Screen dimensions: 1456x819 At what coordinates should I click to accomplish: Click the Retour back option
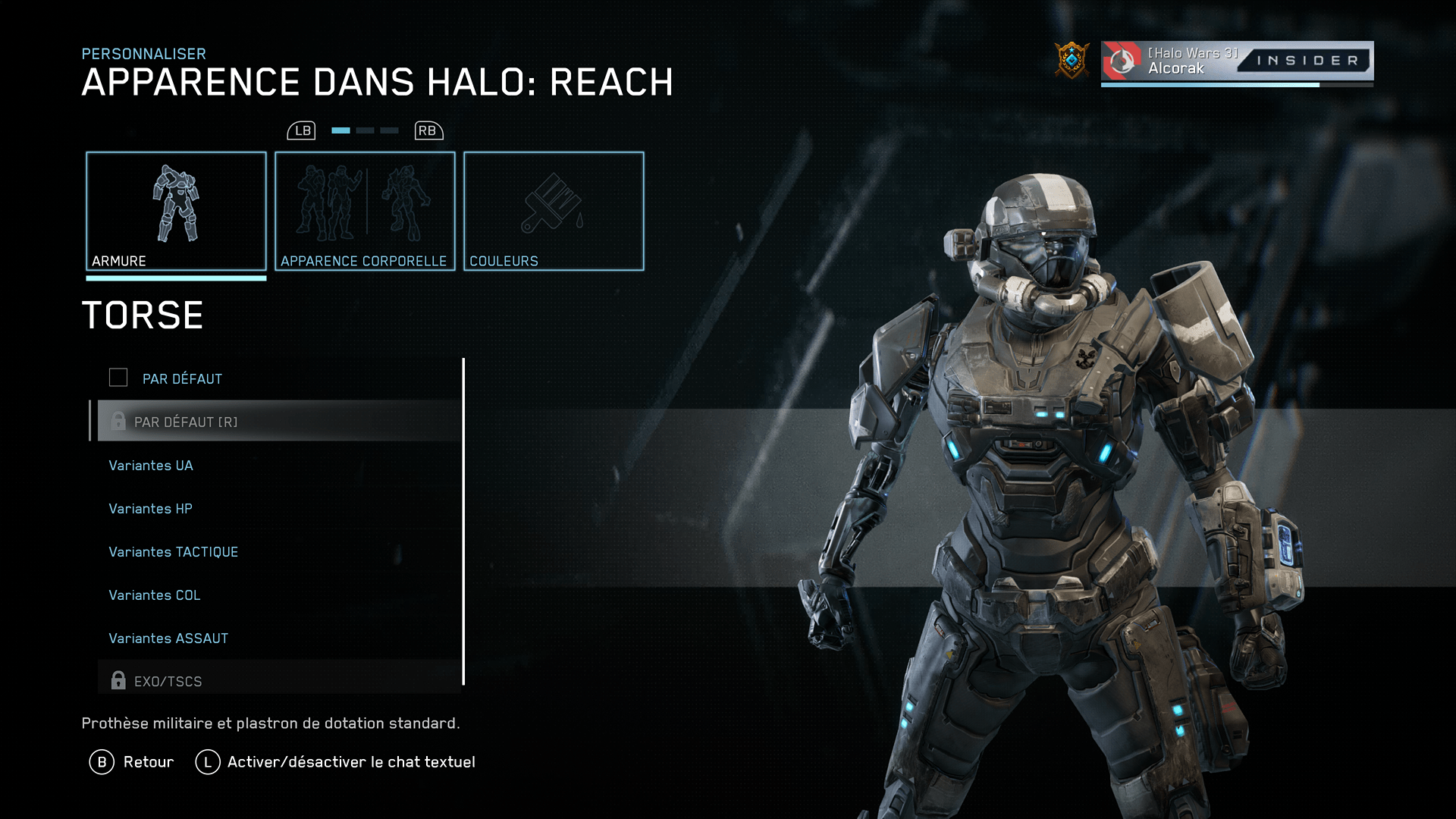[x=133, y=762]
